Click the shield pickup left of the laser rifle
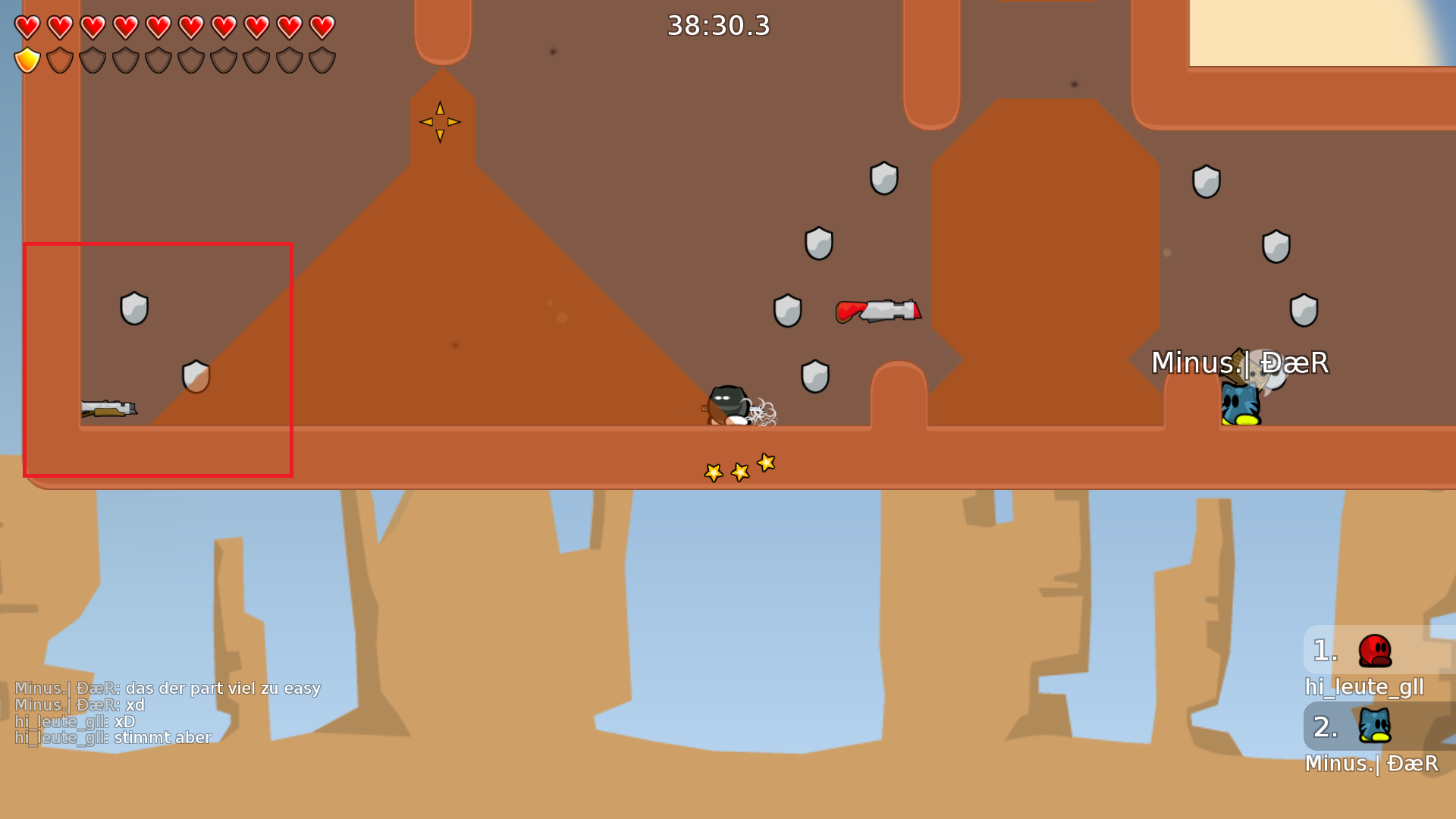 pyautogui.click(x=789, y=311)
